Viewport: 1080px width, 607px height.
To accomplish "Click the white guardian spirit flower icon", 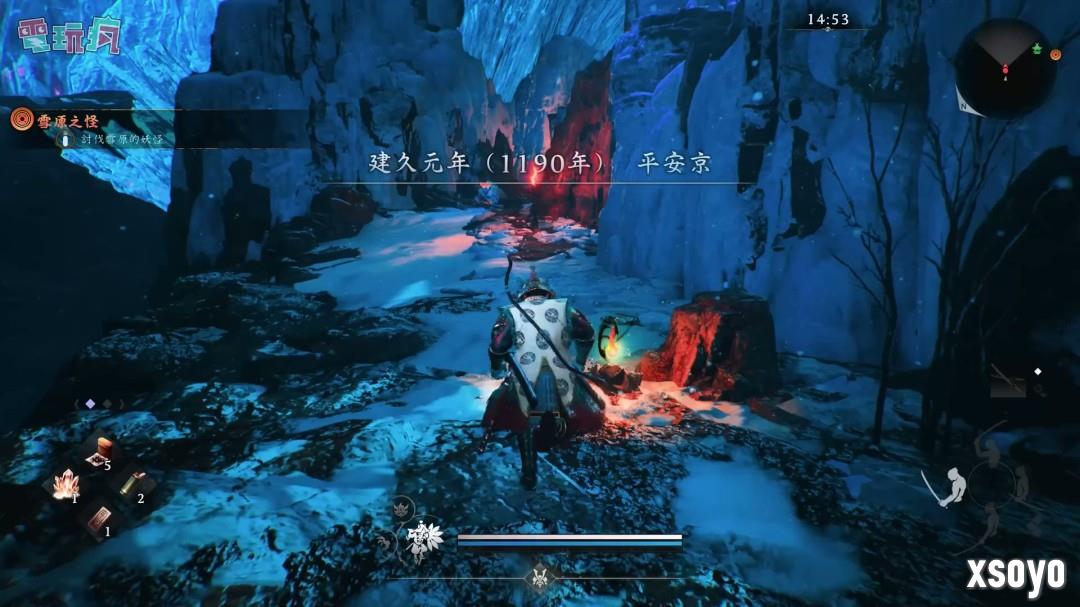I will coord(424,541).
